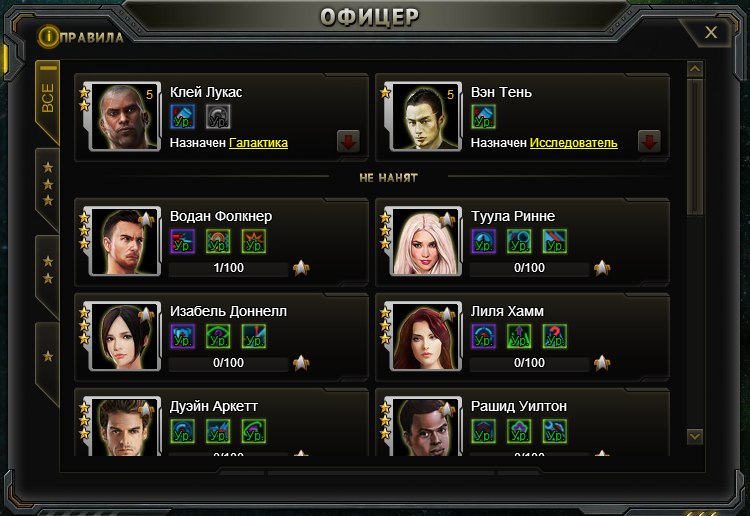Image resolution: width=750 pixels, height=516 pixels.
Task: Close the Офицер window
Action: [711, 33]
